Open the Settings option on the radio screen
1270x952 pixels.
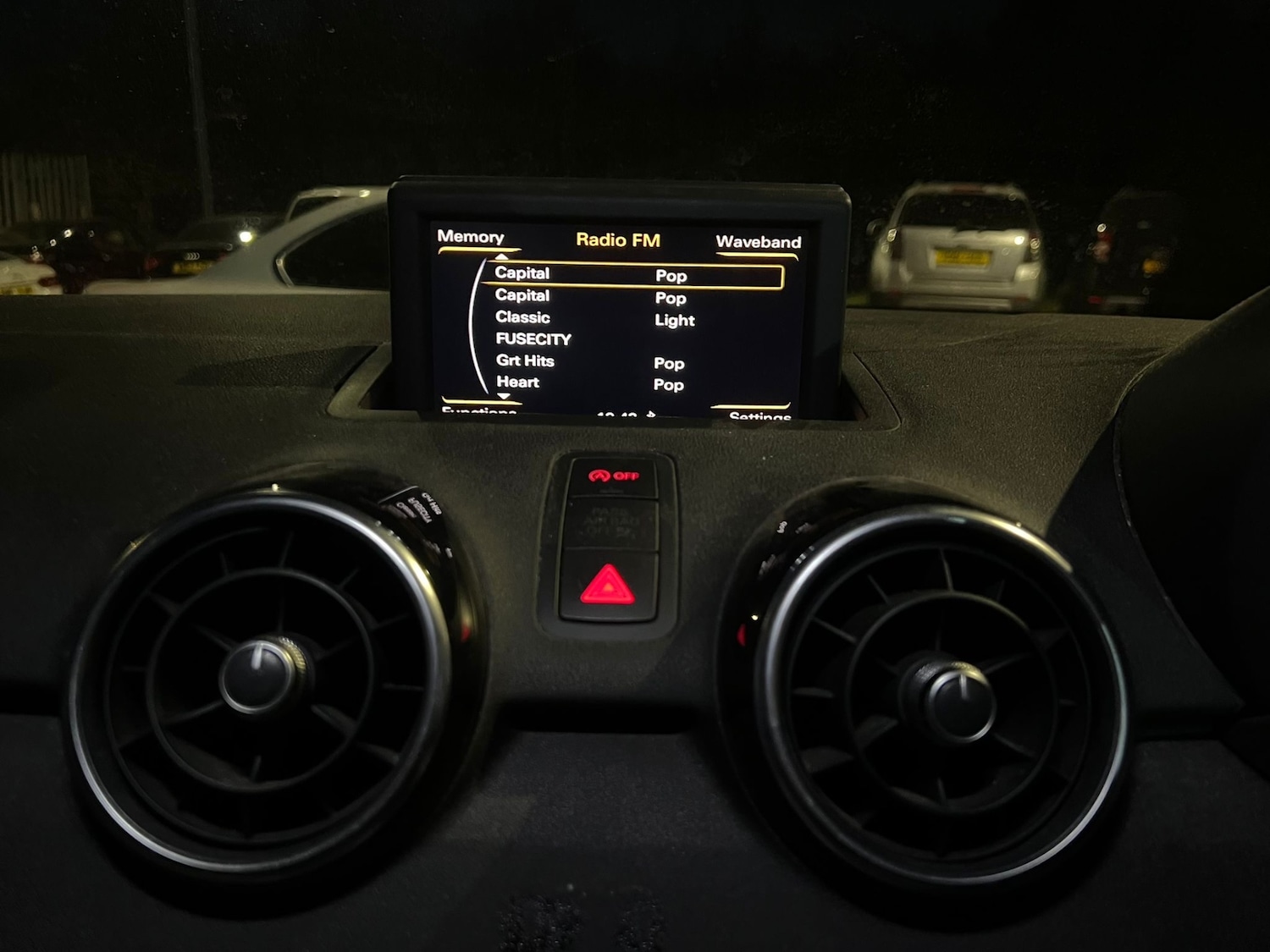tap(759, 415)
